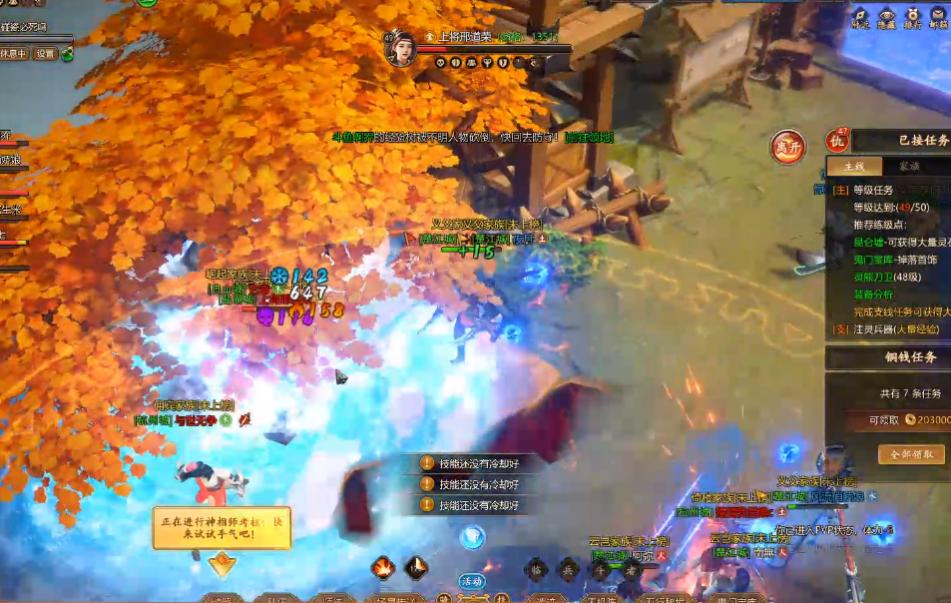Open the 邮箱 mail icon
Image resolution: width=951 pixels, height=603 pixels.
[x=939, y=17]
